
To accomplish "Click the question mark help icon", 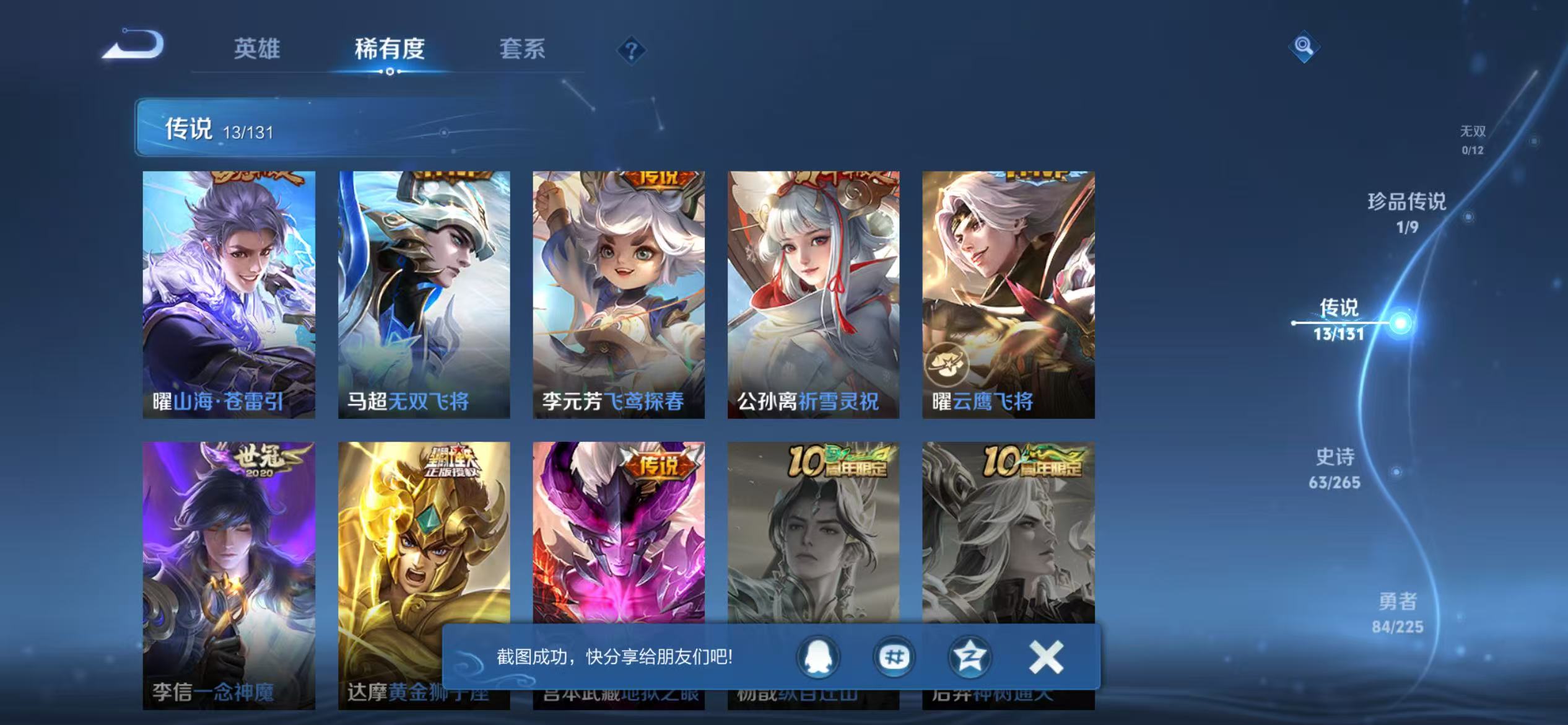I will (630, 51).
